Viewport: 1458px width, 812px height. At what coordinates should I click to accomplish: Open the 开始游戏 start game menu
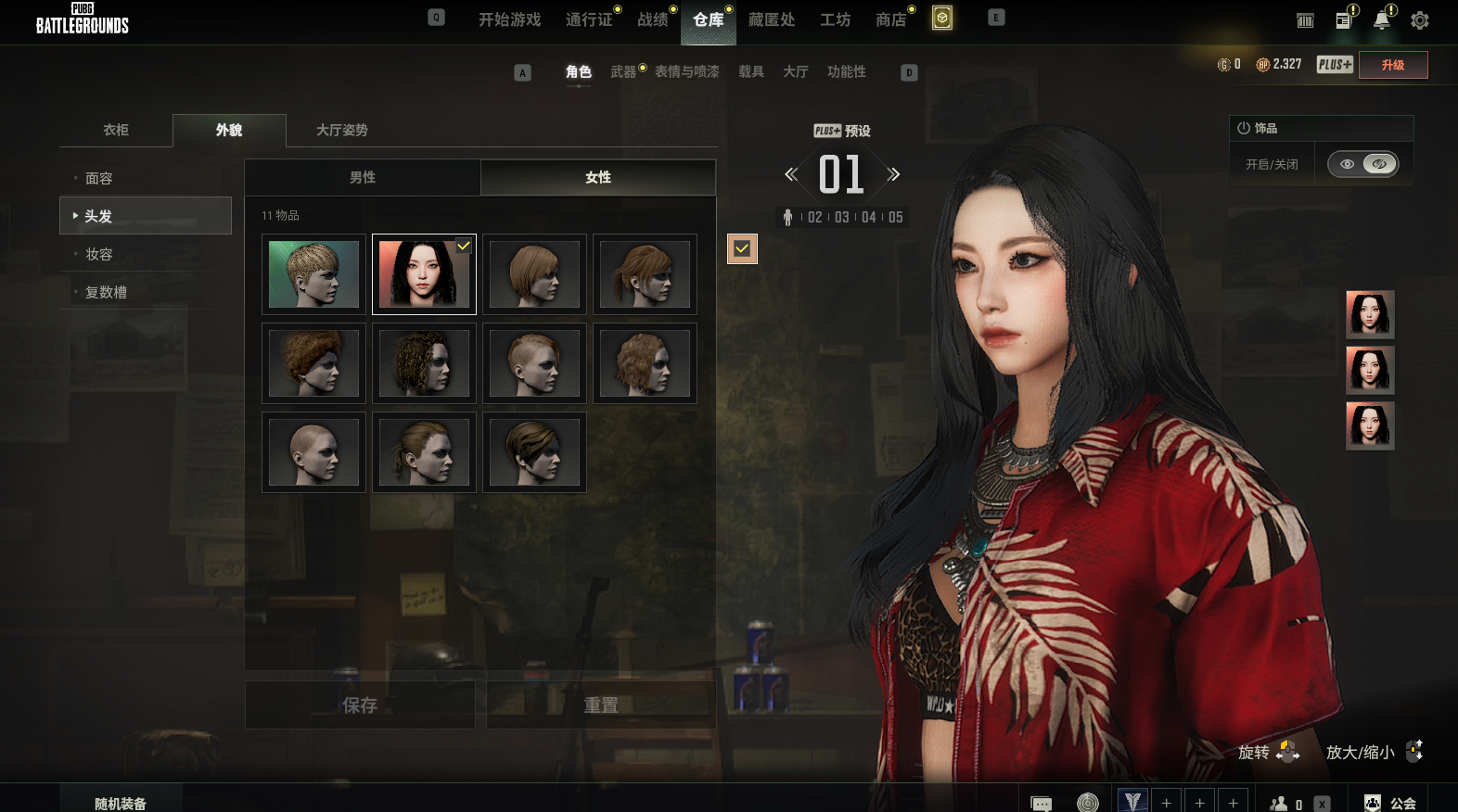(509, 19)
